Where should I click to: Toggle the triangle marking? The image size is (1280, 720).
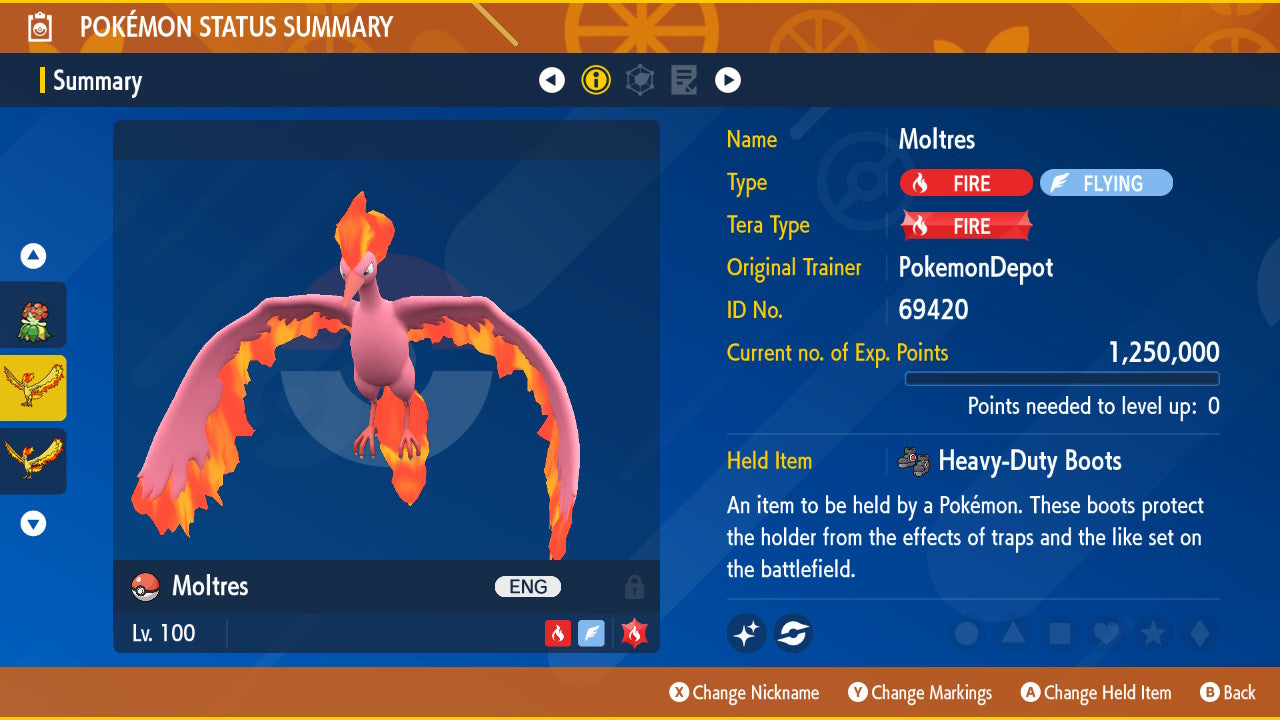click(x=1013, y=633)
